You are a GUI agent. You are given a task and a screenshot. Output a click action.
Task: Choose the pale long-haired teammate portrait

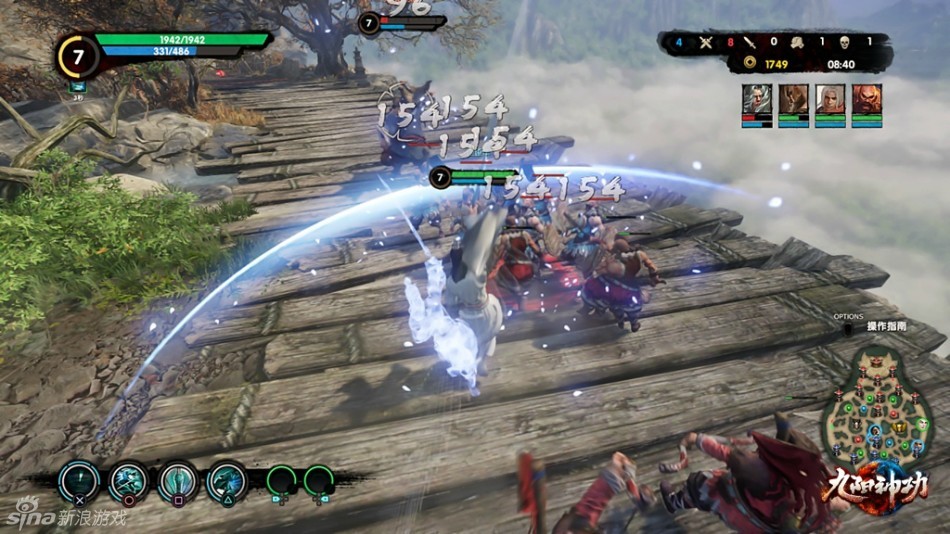(830, 99)
